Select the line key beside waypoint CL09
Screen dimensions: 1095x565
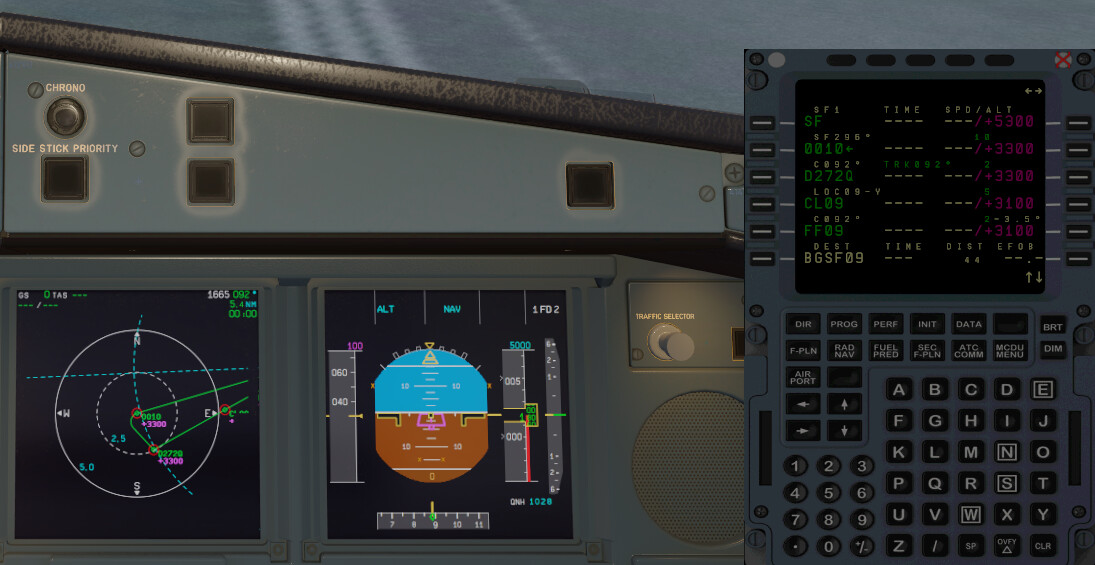(x=762, y=204)
